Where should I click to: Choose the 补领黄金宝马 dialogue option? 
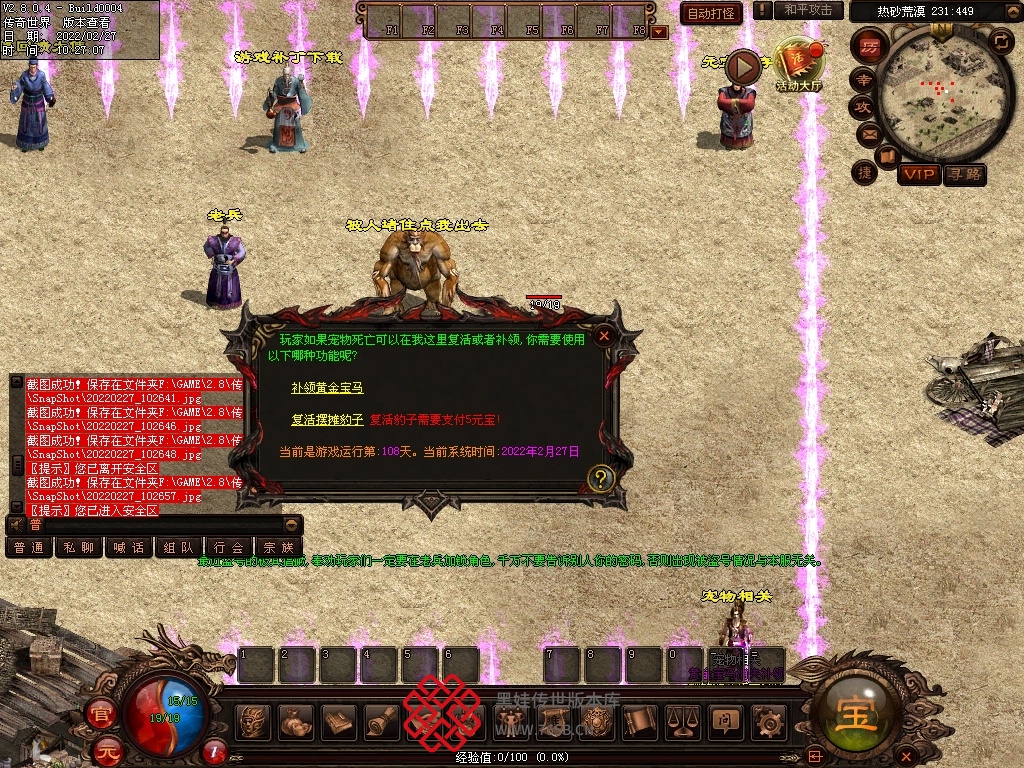tap(327, 387)
